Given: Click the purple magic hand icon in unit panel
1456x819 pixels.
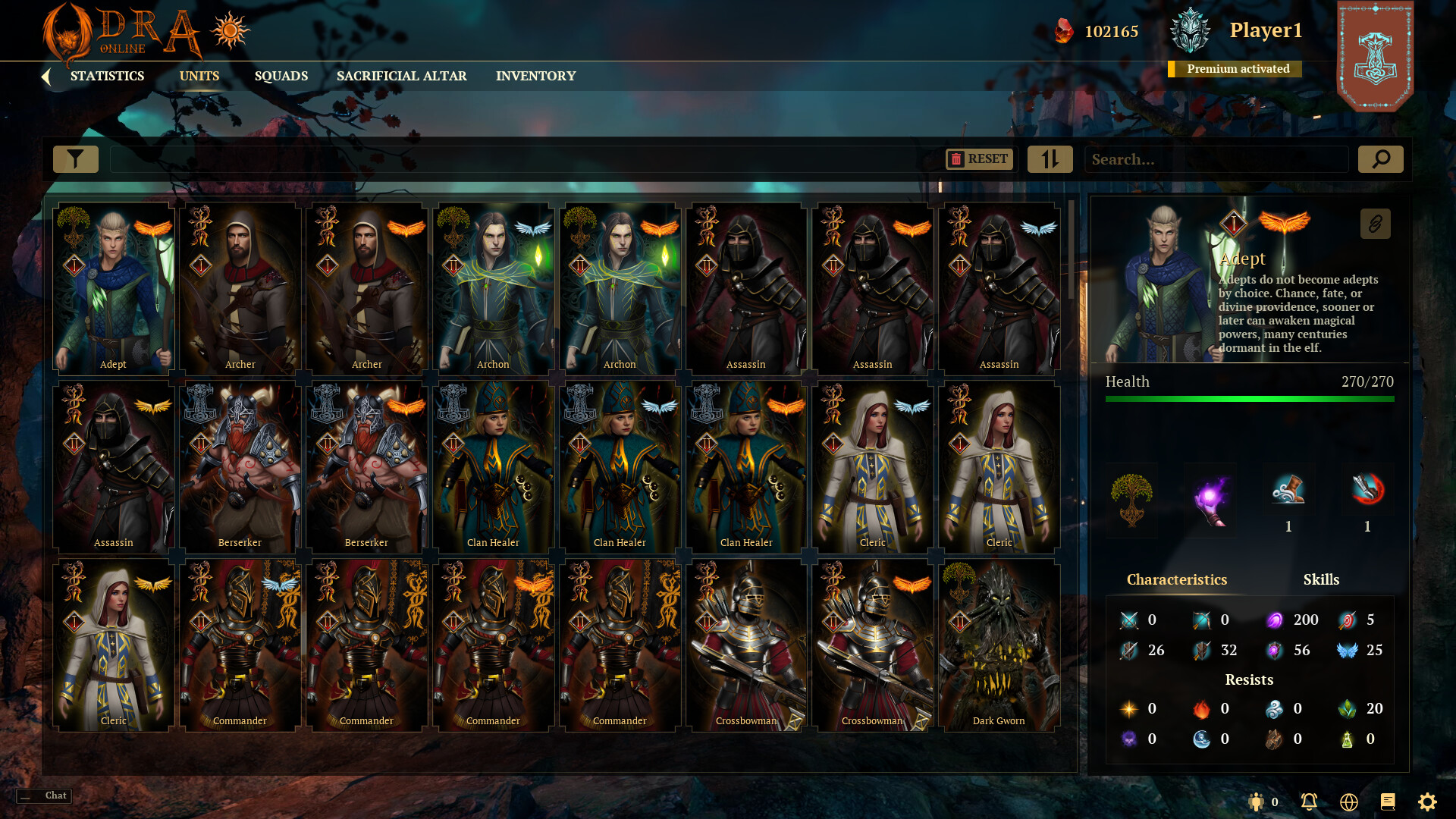Looking at the screenshot, I should coord(1211,499).
